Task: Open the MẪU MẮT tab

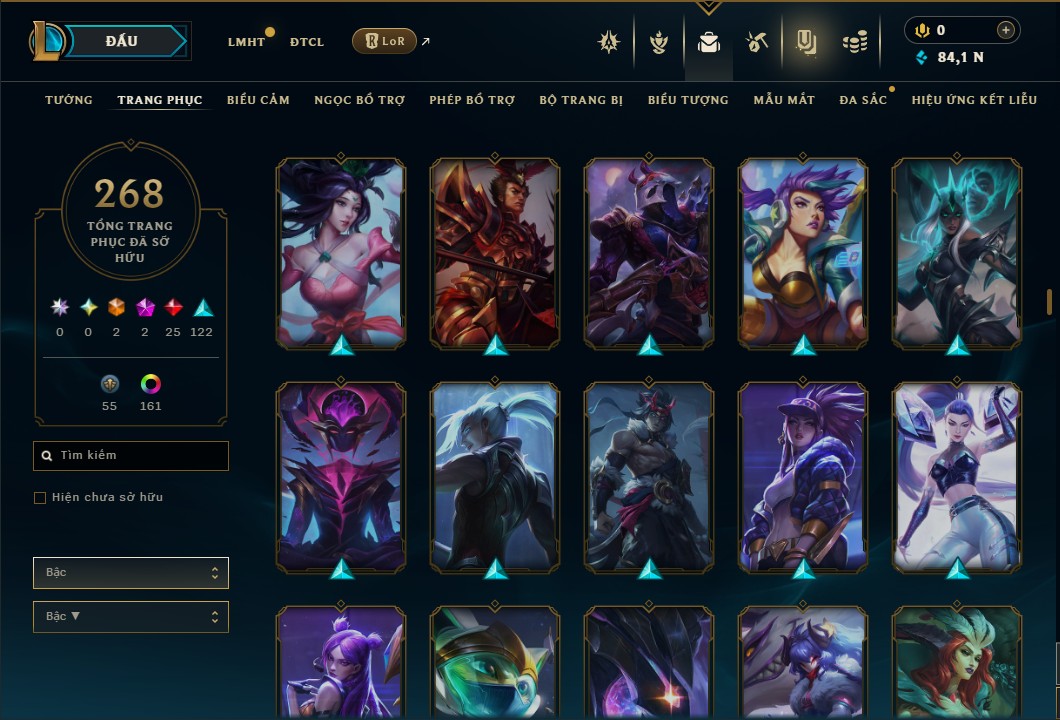Action: point(784,100)
